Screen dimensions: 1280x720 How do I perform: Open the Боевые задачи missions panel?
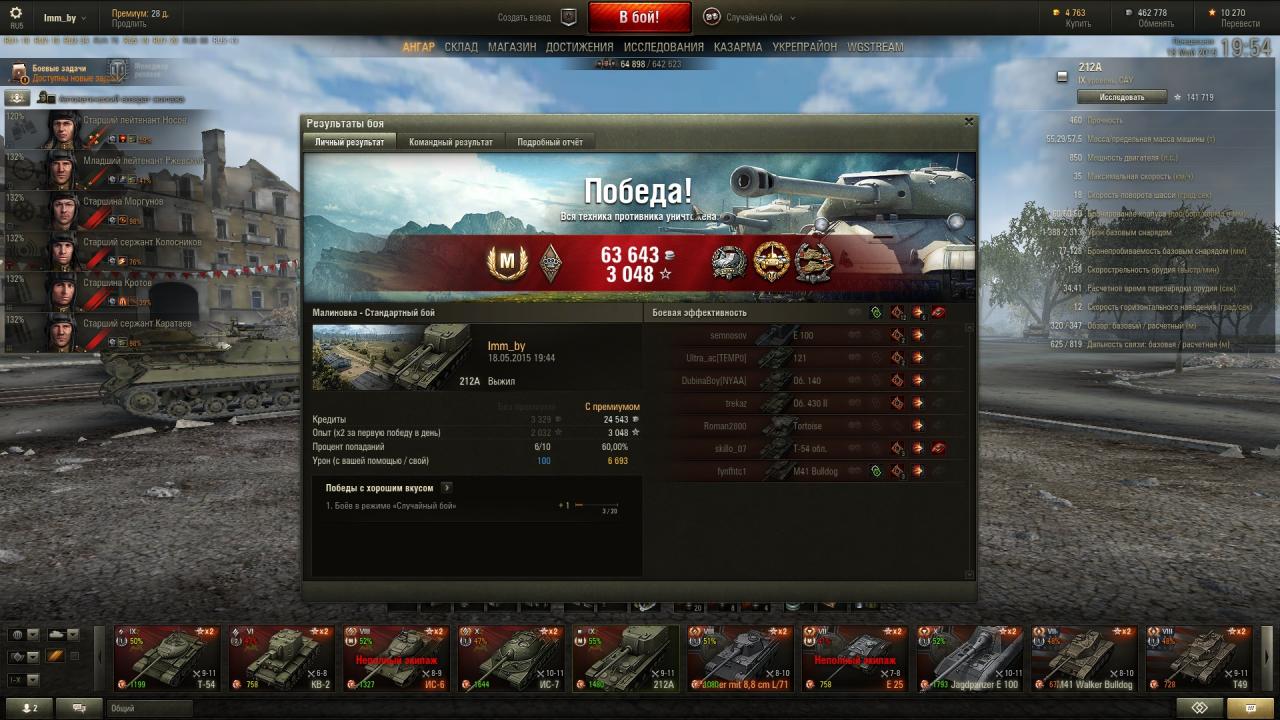(x=60, y=72)
